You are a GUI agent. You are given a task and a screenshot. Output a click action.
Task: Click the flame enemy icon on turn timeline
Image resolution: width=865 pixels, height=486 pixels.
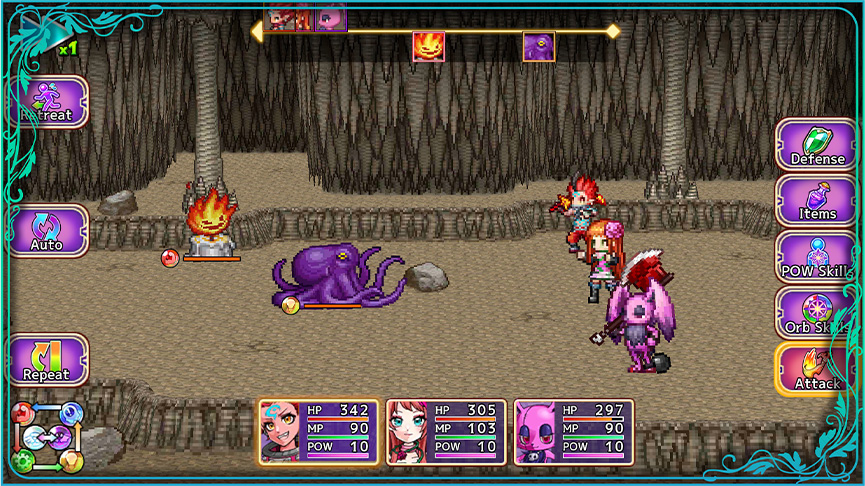pos(429,47)
